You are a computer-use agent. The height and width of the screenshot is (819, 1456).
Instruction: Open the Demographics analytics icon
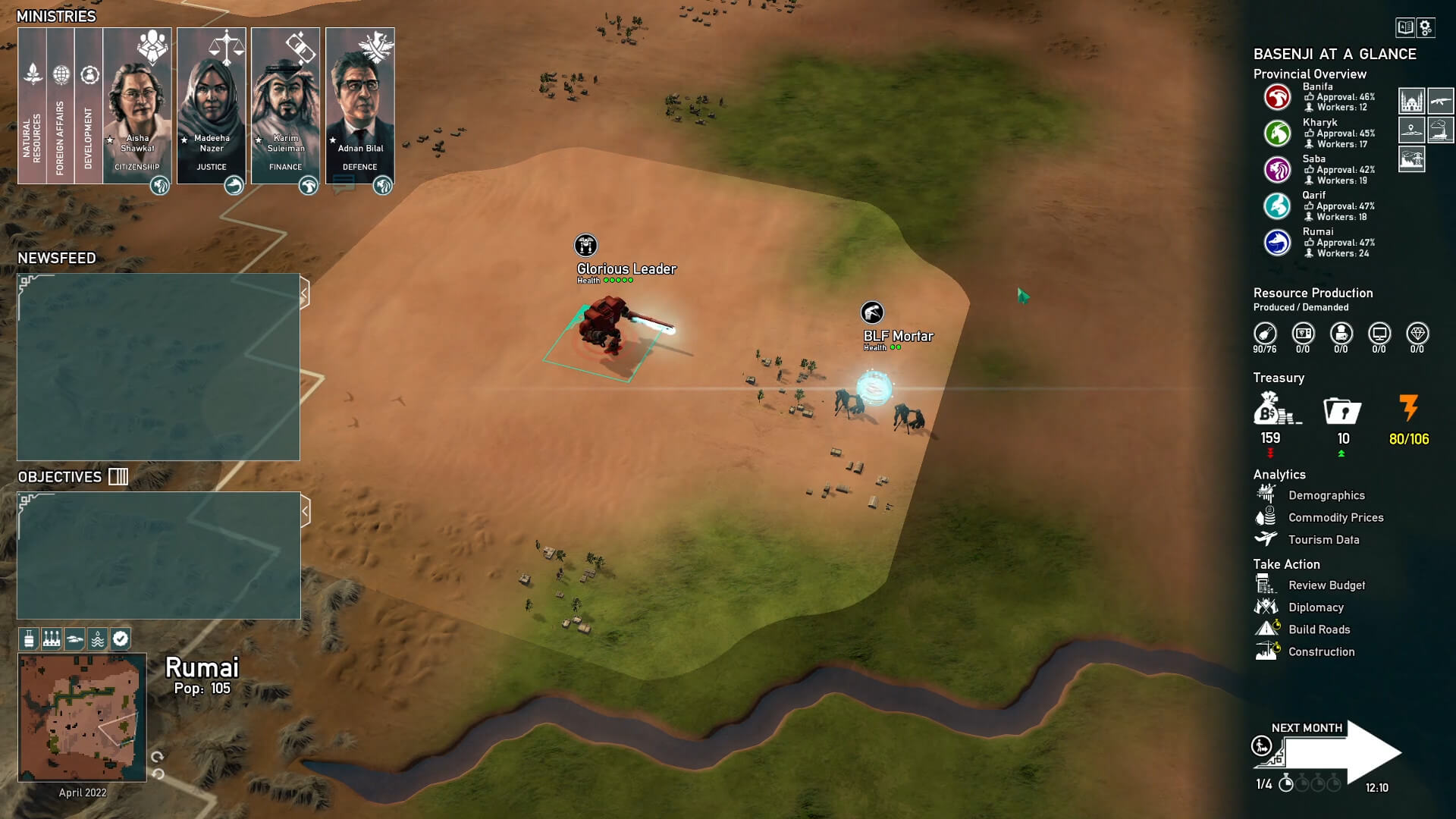coord(1265,494)
